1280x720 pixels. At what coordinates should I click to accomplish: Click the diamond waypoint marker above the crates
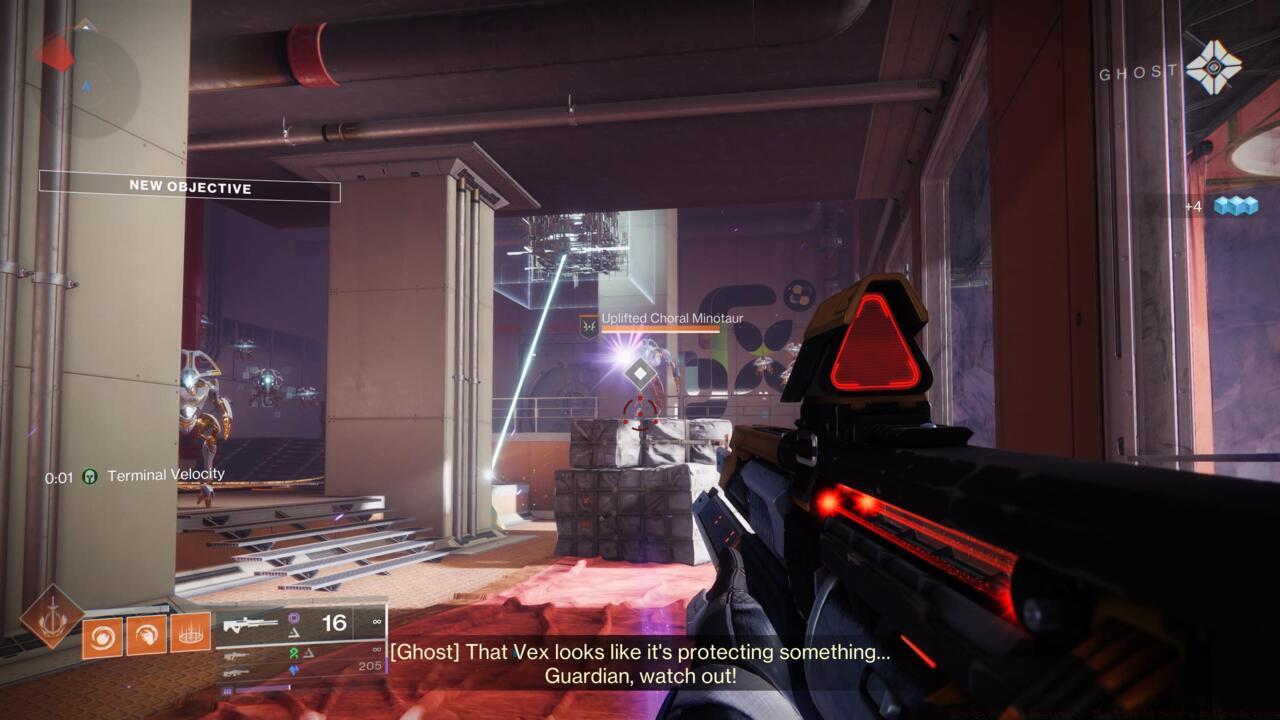pos(640,374)
